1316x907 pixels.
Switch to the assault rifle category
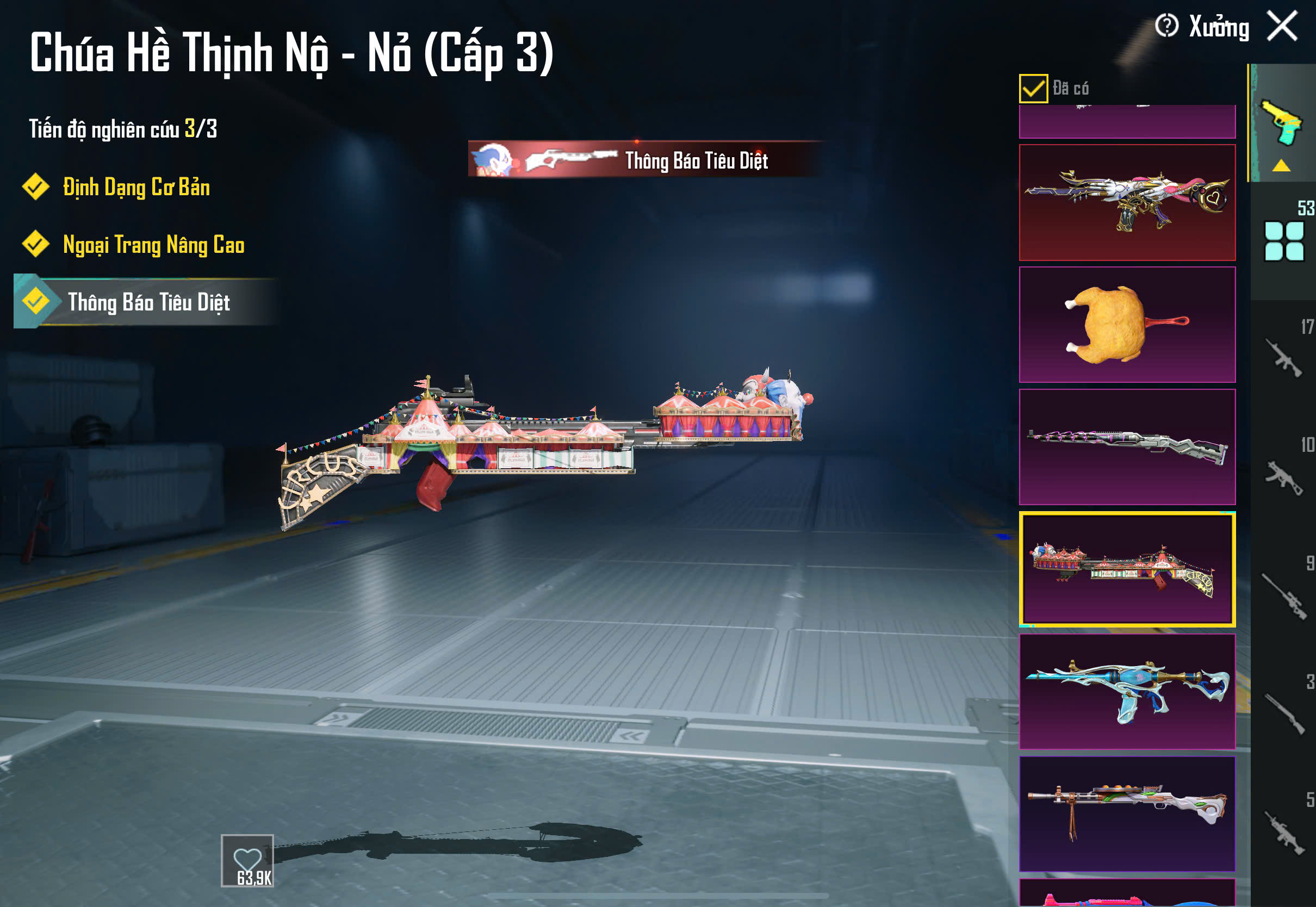tap(1283, 358)
